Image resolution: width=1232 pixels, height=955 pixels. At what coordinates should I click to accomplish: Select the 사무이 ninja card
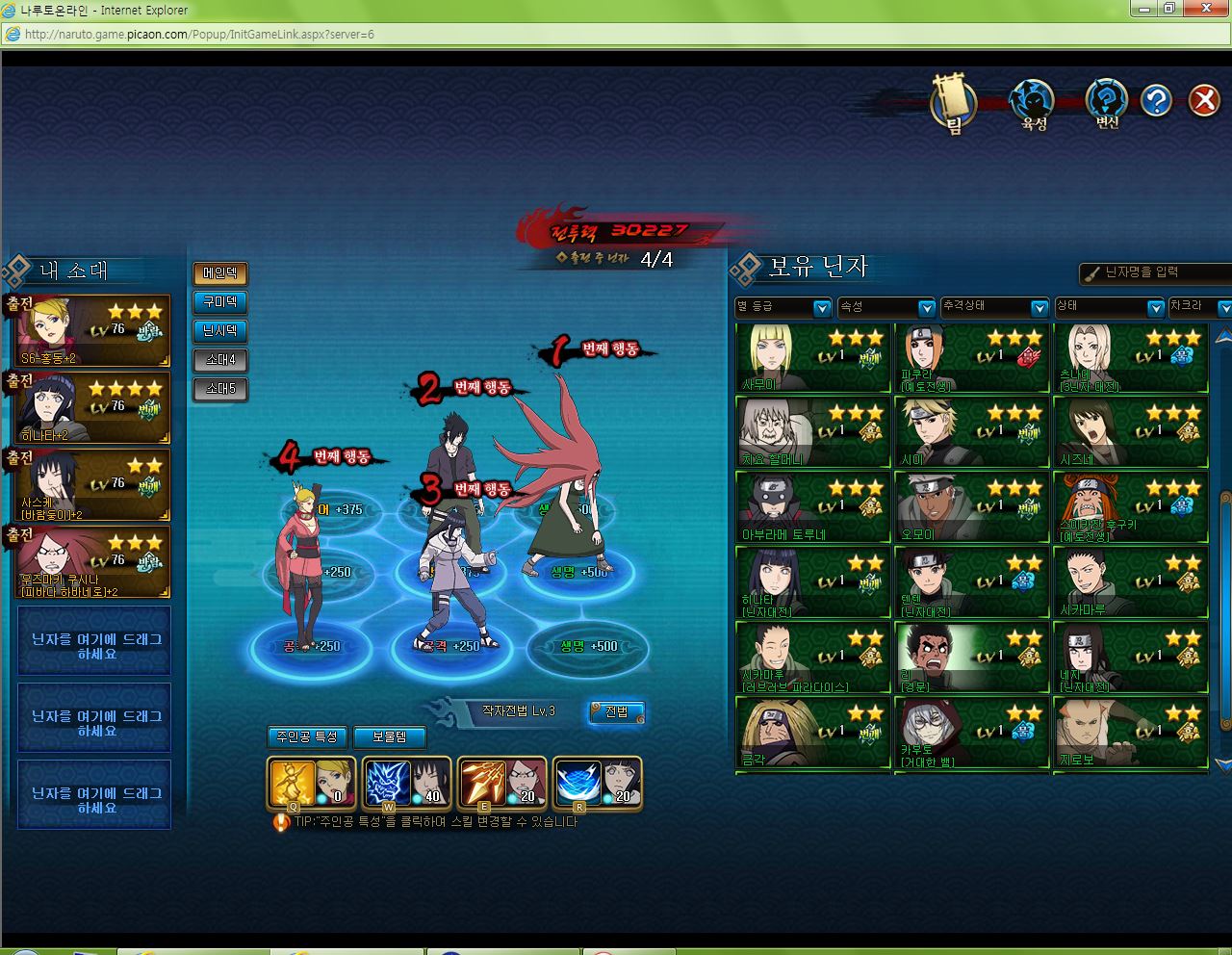pyautogui.click(x=813, y=358)
